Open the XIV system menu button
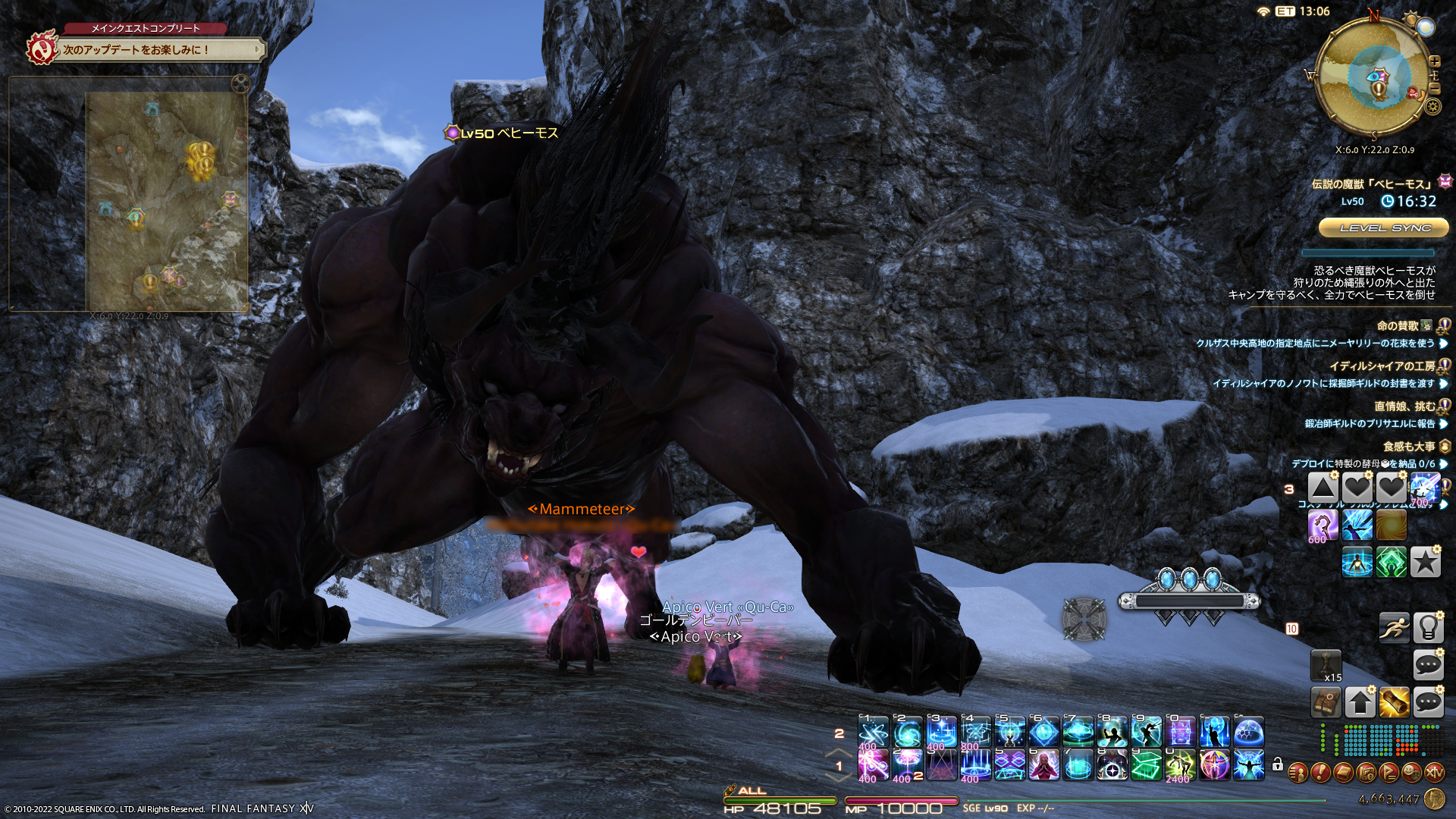This screenshot has width=1456, height=819. 1434,773
